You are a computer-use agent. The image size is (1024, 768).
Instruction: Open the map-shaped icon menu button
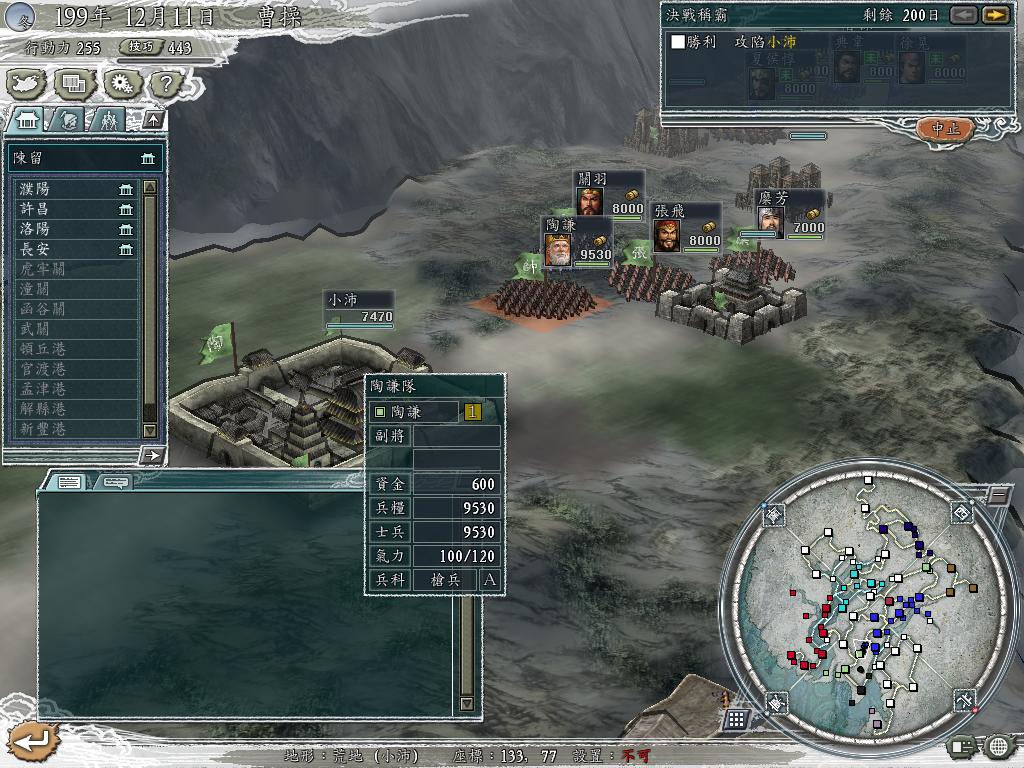(25, 83)
